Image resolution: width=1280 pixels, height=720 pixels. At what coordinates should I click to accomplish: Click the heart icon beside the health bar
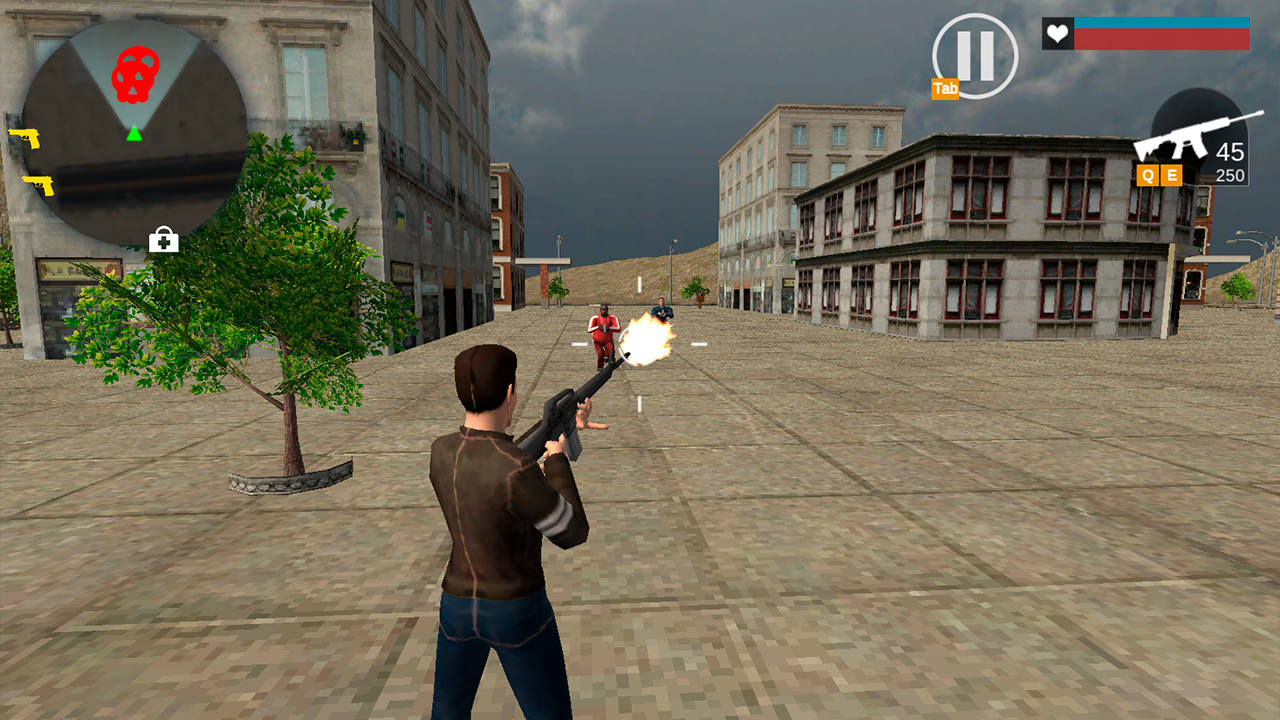1056,32
